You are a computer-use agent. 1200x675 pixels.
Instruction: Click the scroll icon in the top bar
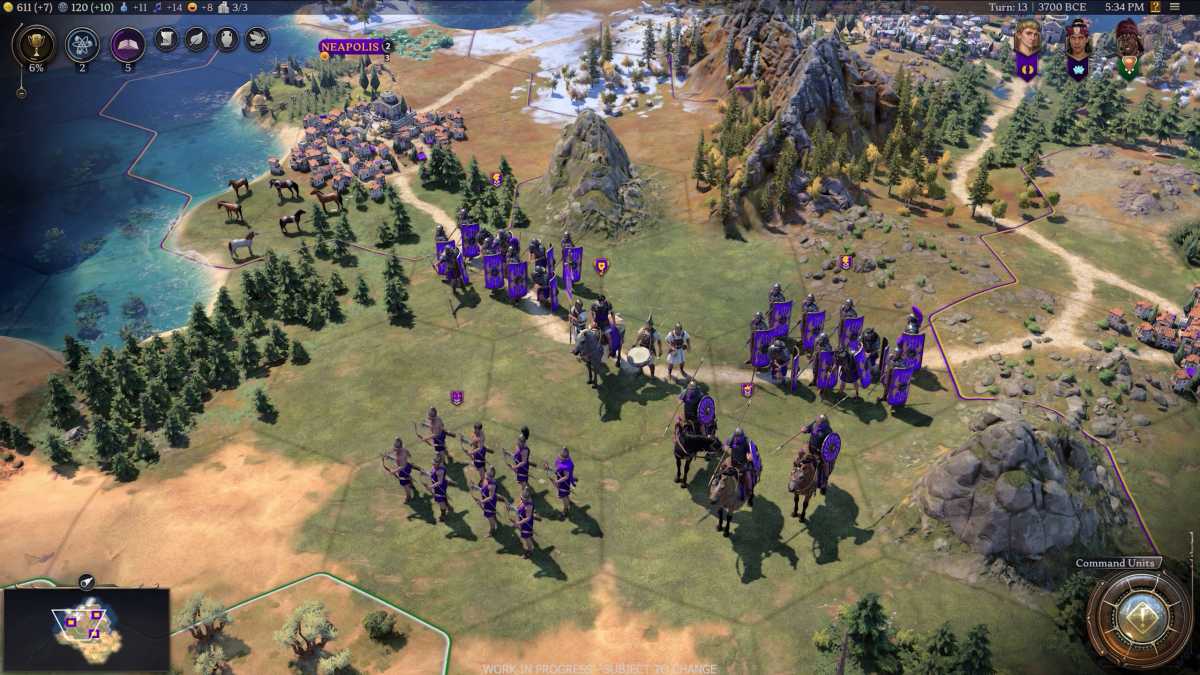pyautogui.click(x=166, y=40)
